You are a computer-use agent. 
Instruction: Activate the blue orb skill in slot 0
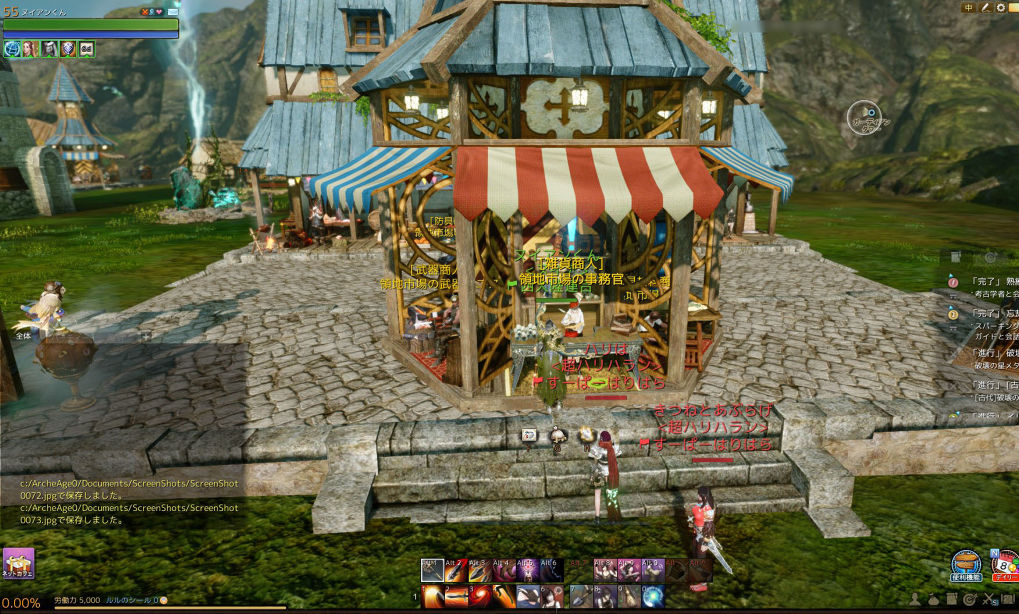coord(653,596)
